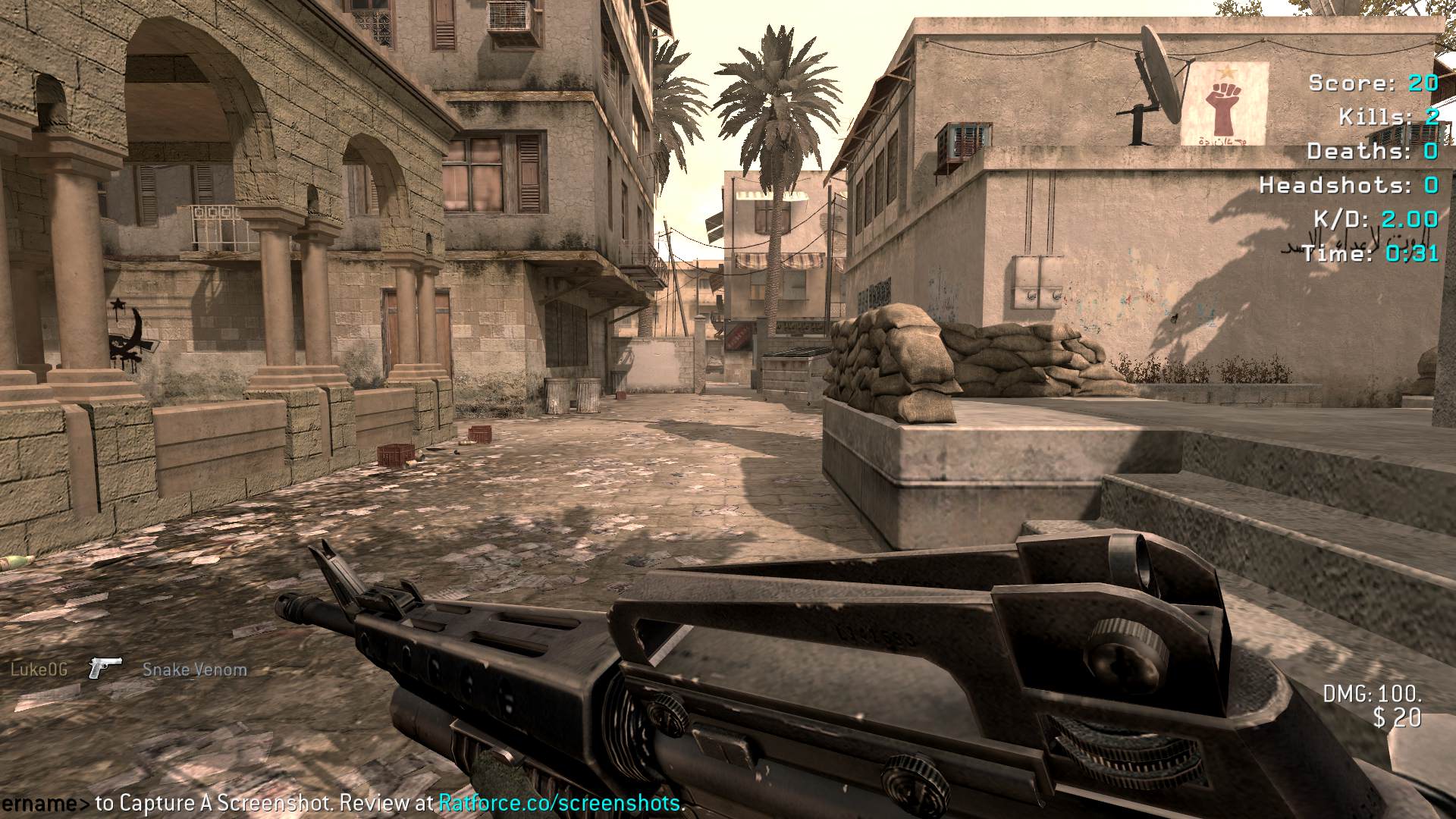The image size is (1456, 819).
Task: Open the Ratforce.co/screenshots link
Action: tap(560, 802)
